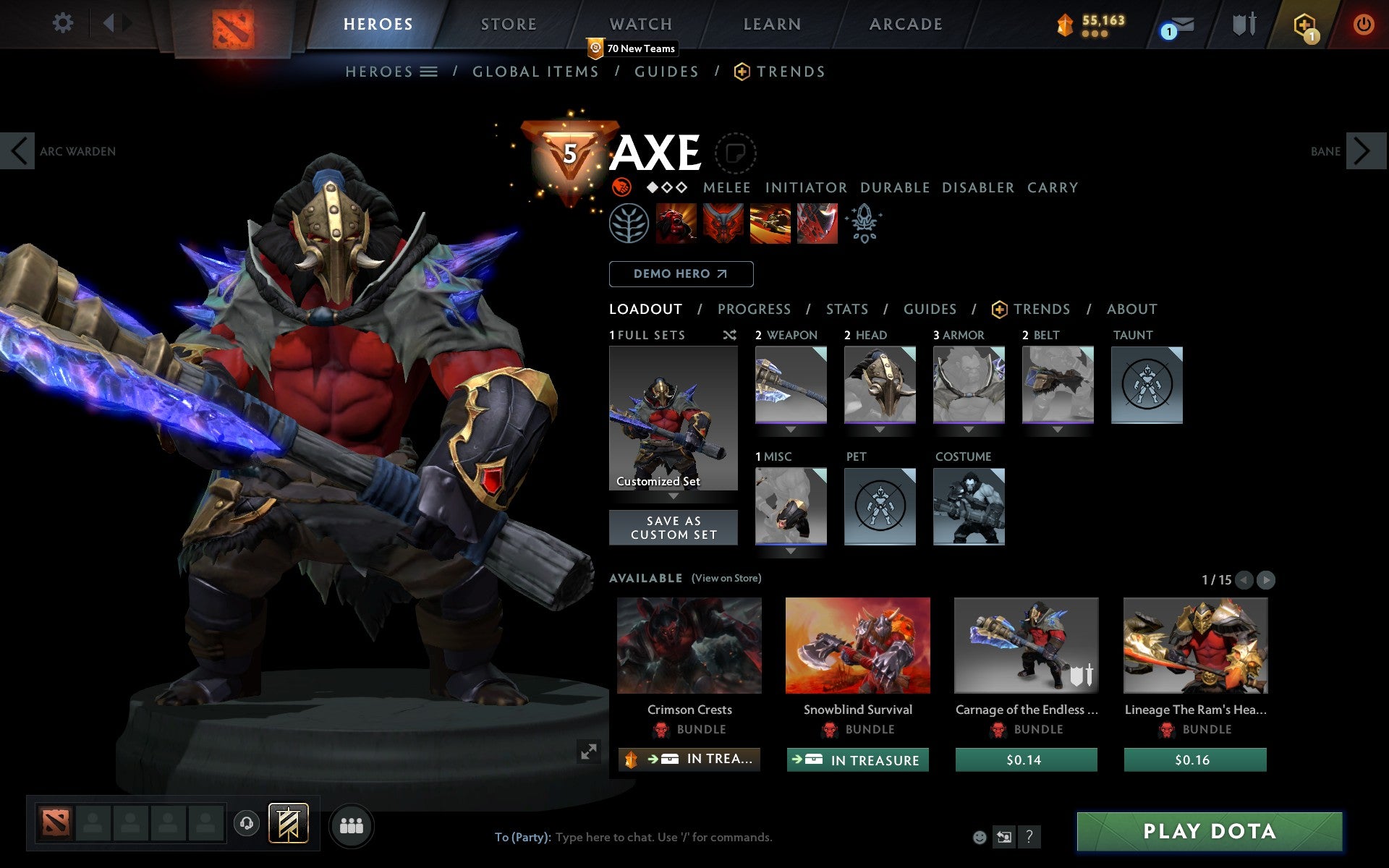1389x868 pixels.
Task: Click the View on Store link
Action: coord(726,578)
